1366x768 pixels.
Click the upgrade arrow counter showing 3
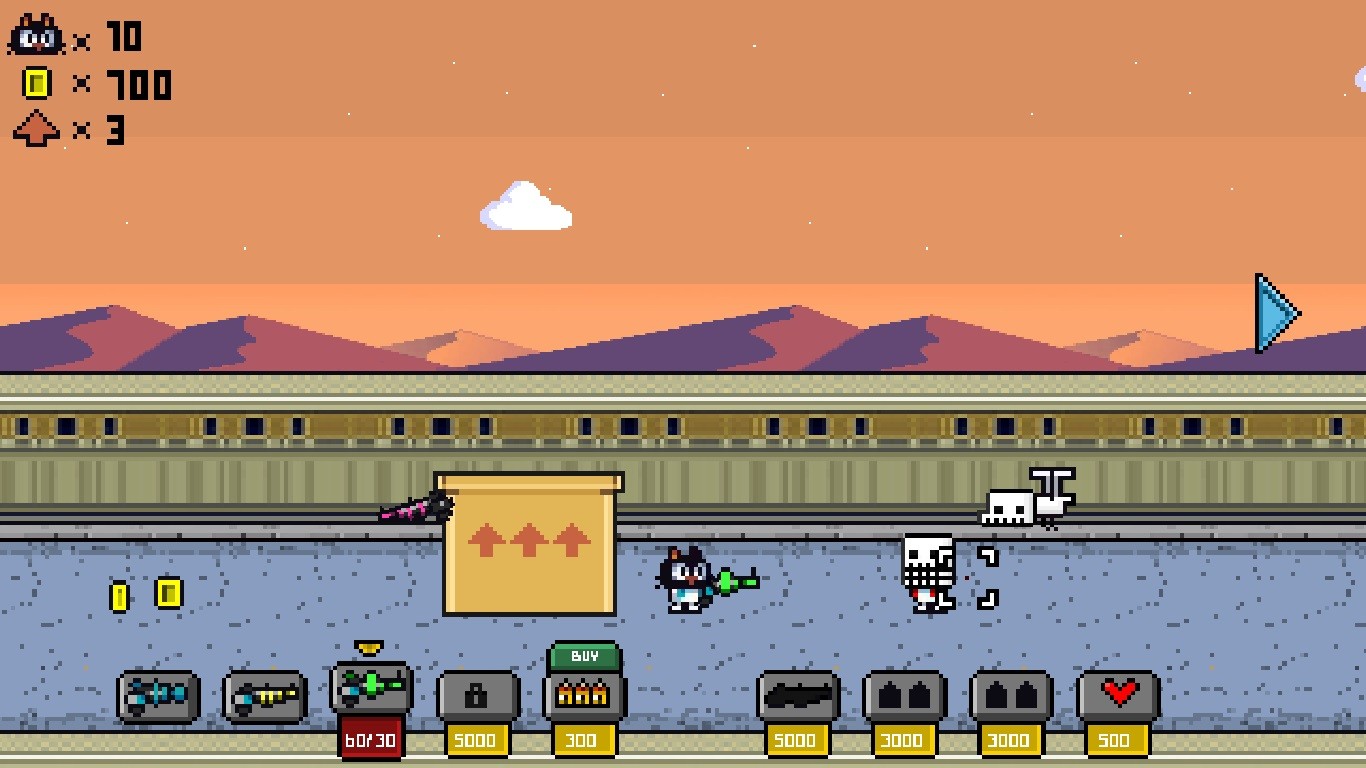coord(35,131)
